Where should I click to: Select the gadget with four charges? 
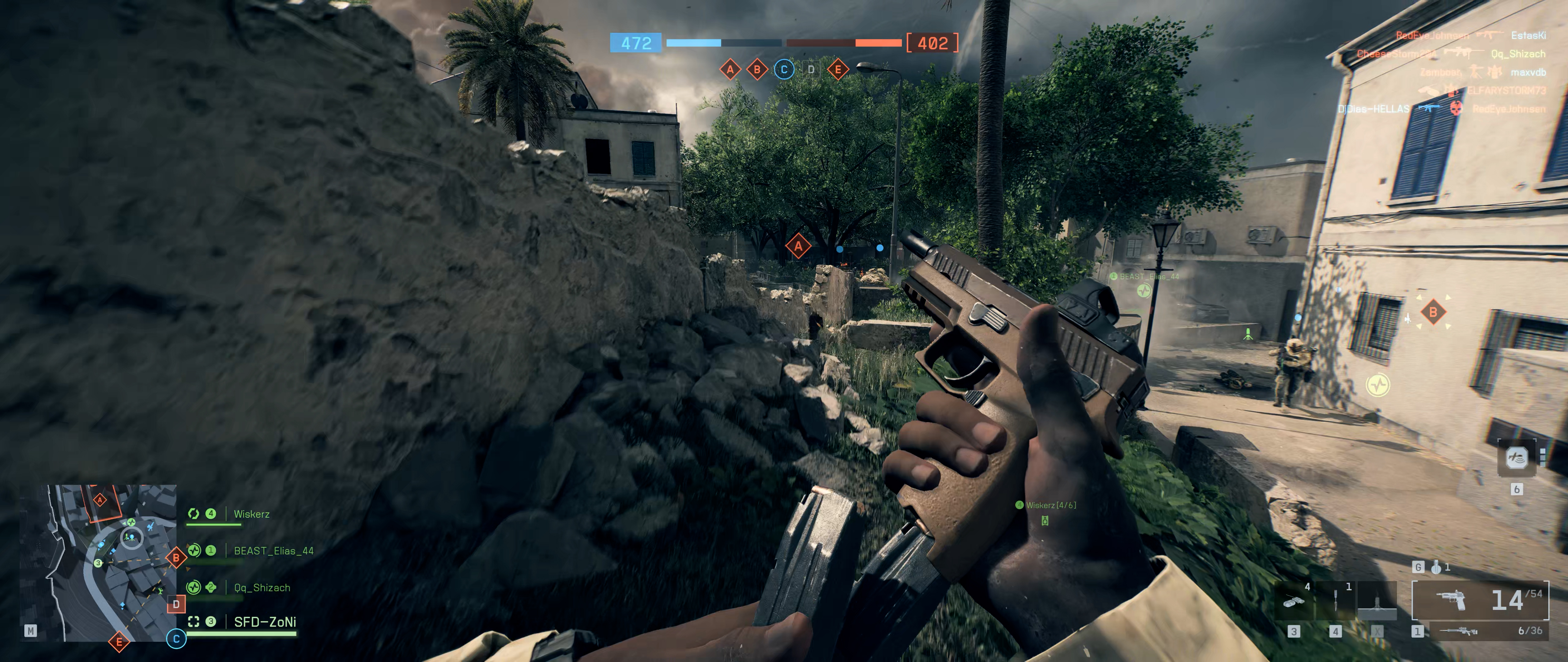pyautogui.click(x=1294, y=600)
